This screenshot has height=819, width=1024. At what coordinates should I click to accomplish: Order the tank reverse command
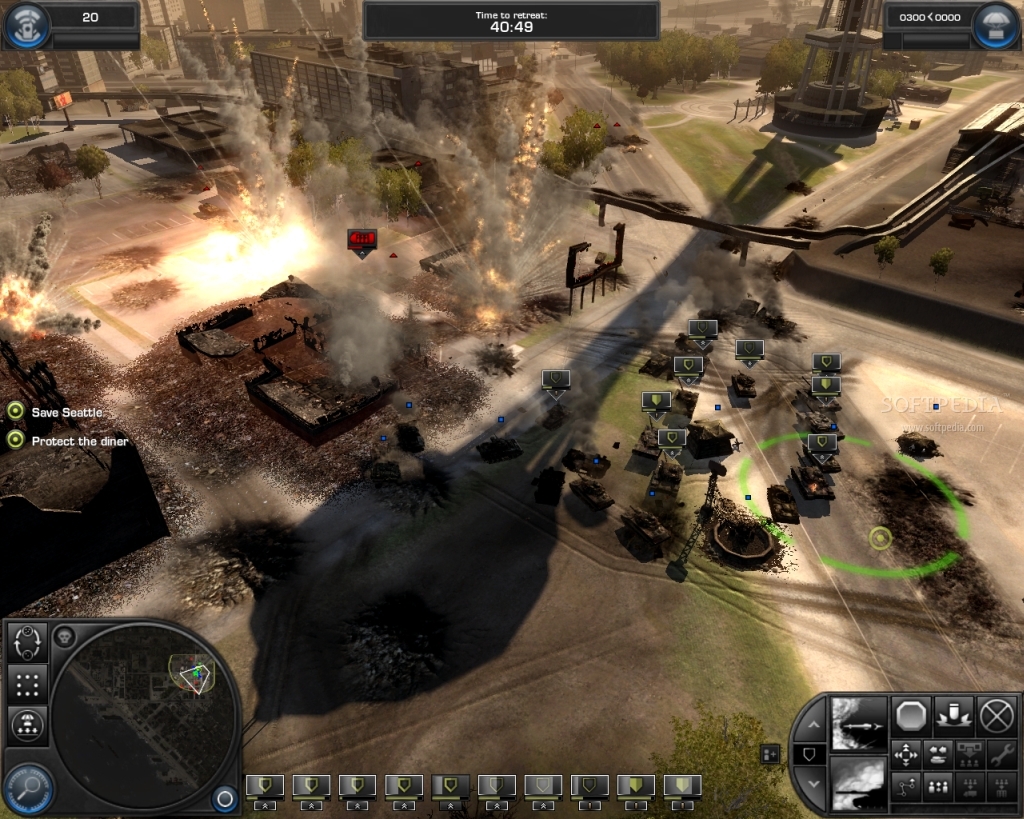[x=939, y=754]
